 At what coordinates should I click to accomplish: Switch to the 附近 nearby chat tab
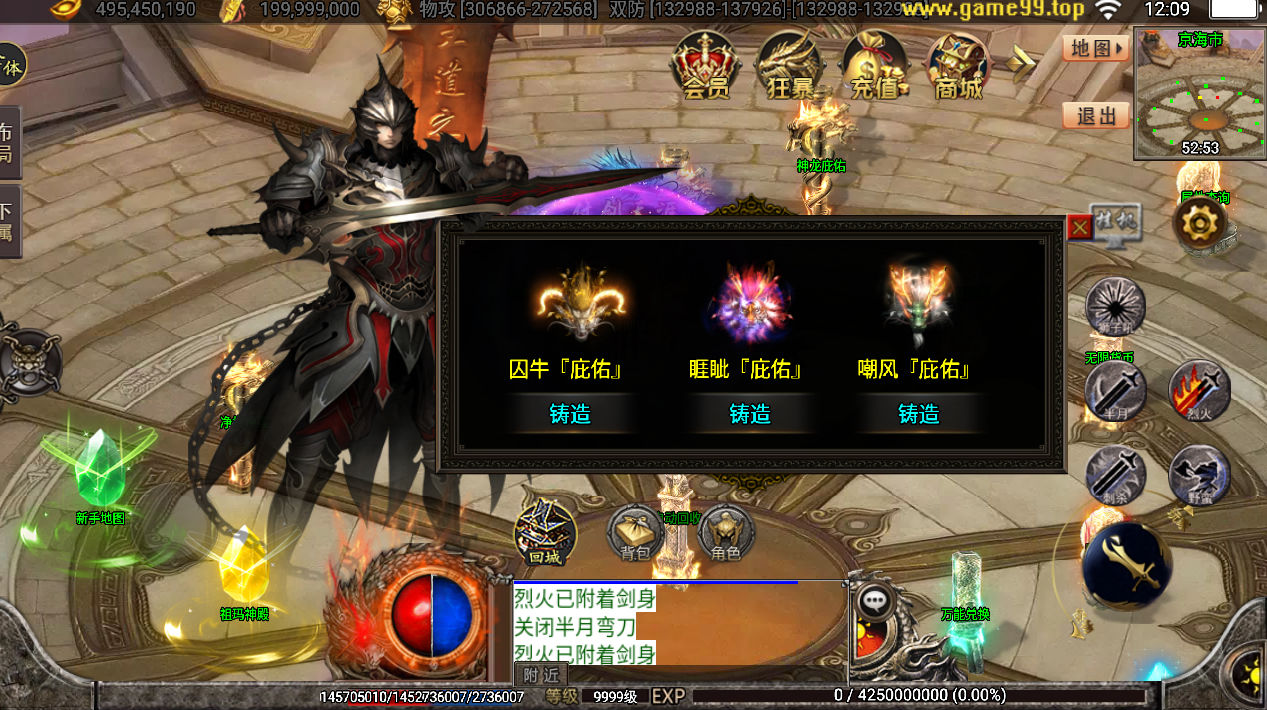(x=541, y=675)
